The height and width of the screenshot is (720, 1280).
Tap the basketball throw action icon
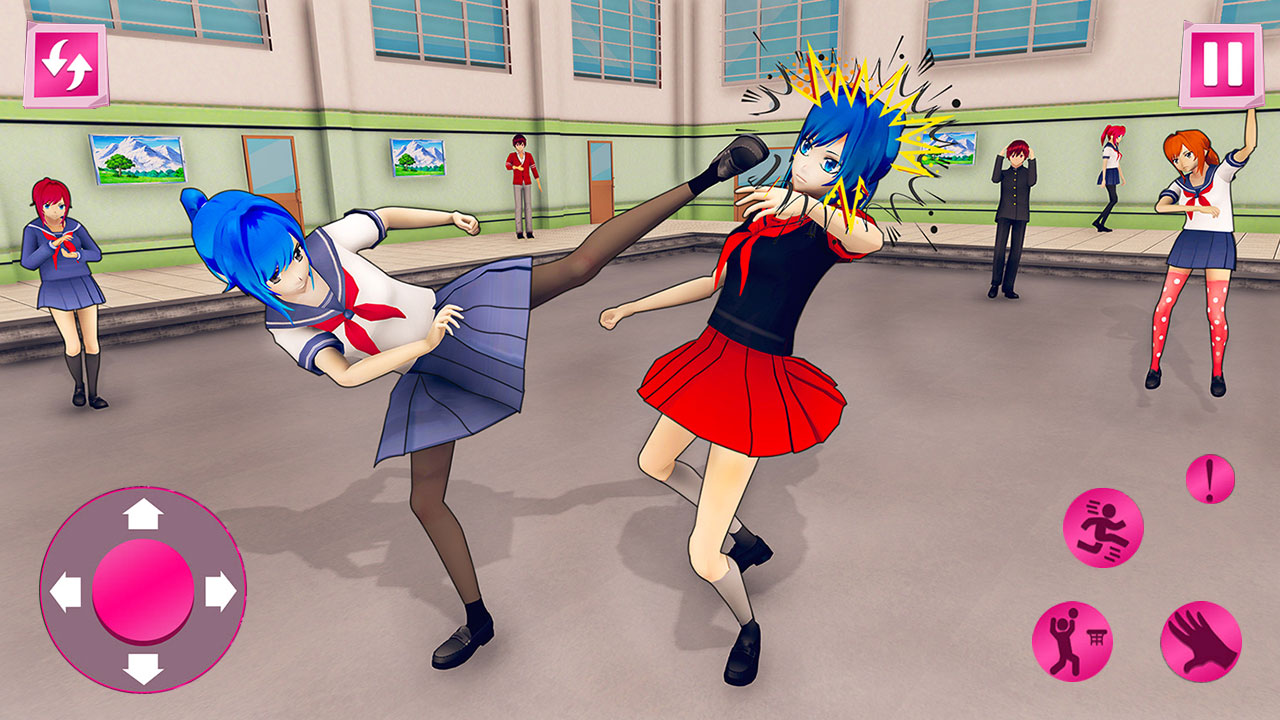pyautogui.click(x=1072, y=638)
